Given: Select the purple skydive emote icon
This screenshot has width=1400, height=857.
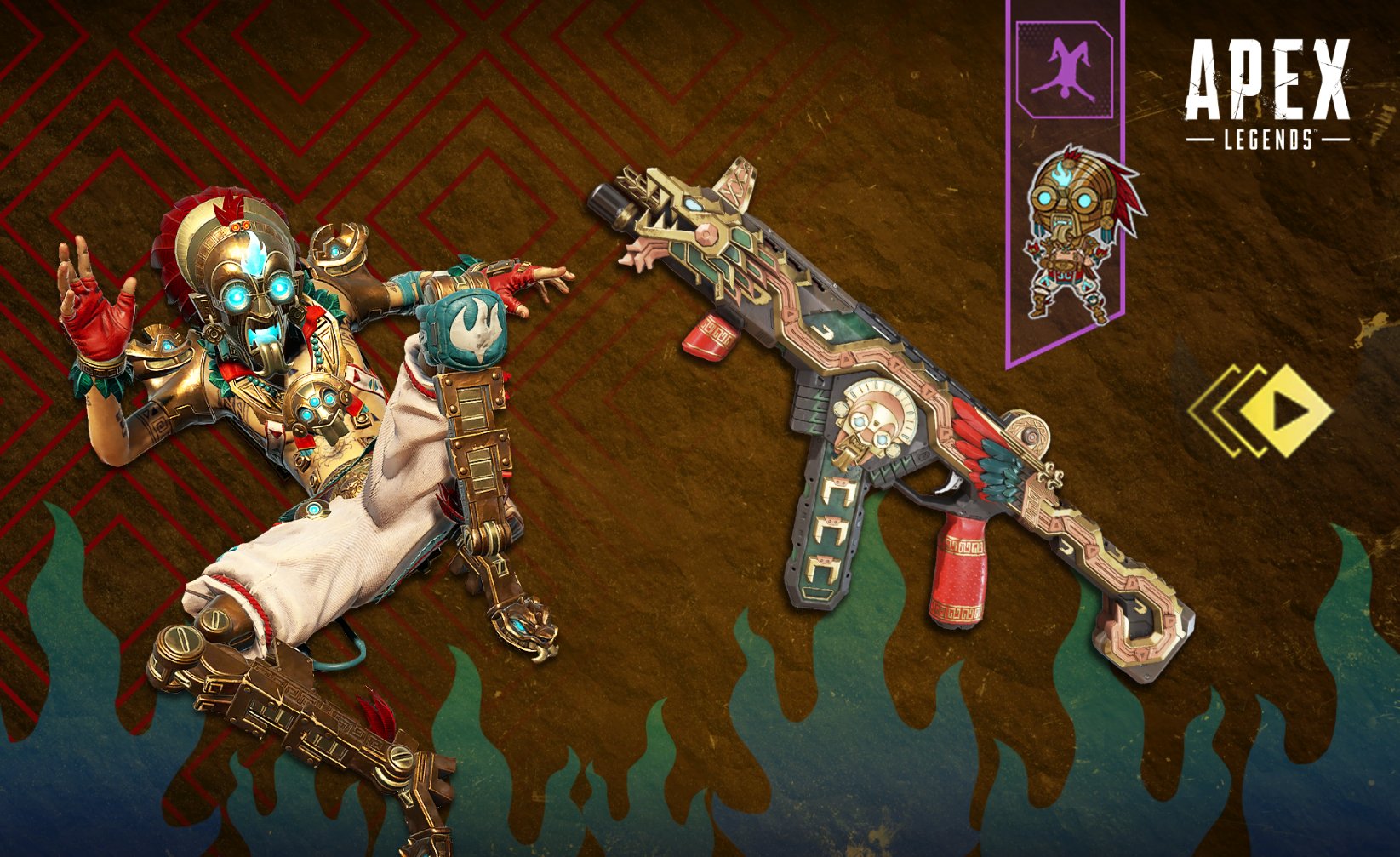Looking at the screenshot, I should pyautogui.click(x=1063, y=70).
